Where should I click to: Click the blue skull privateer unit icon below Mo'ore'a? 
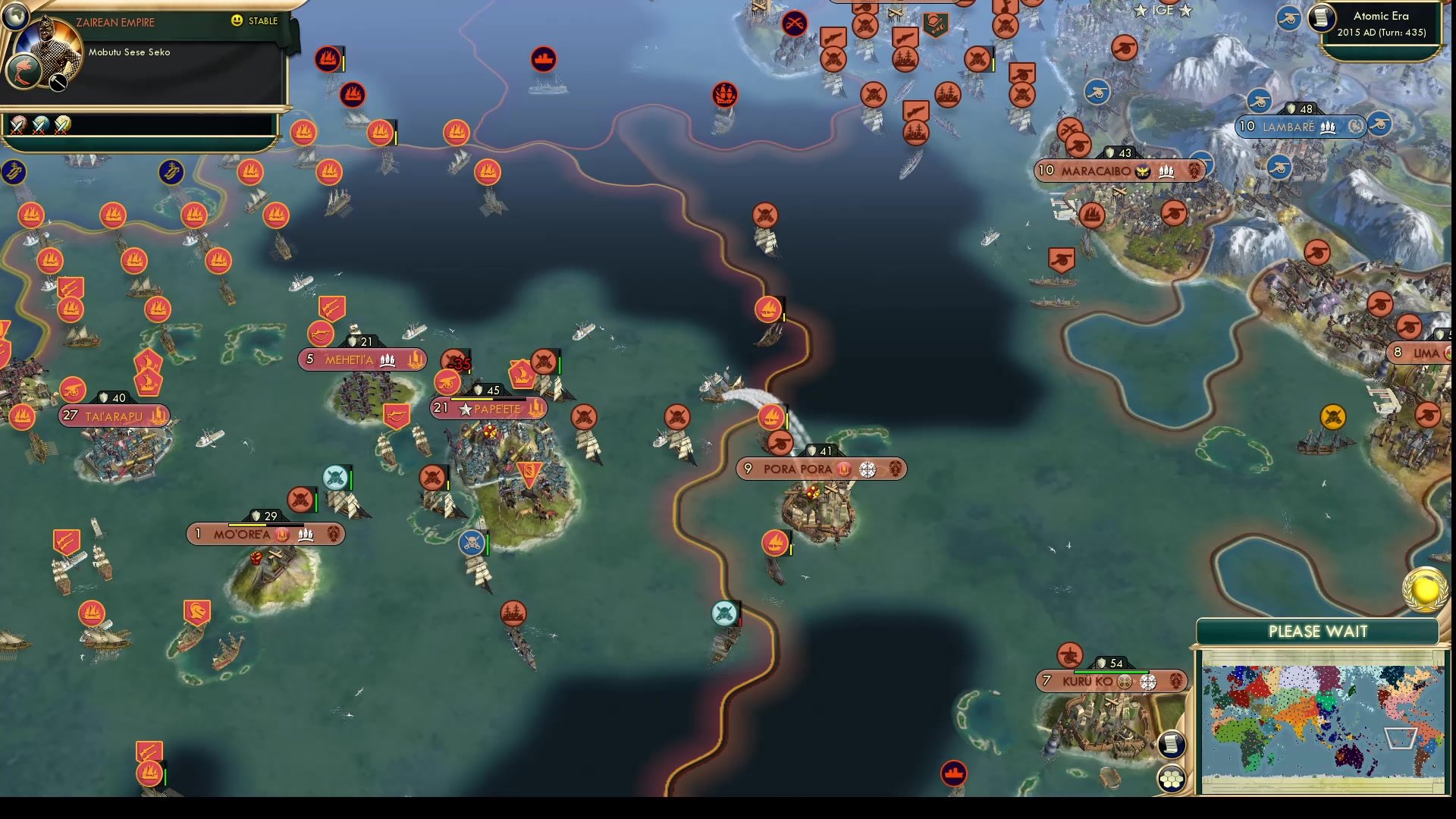click(x=472, y=541)
